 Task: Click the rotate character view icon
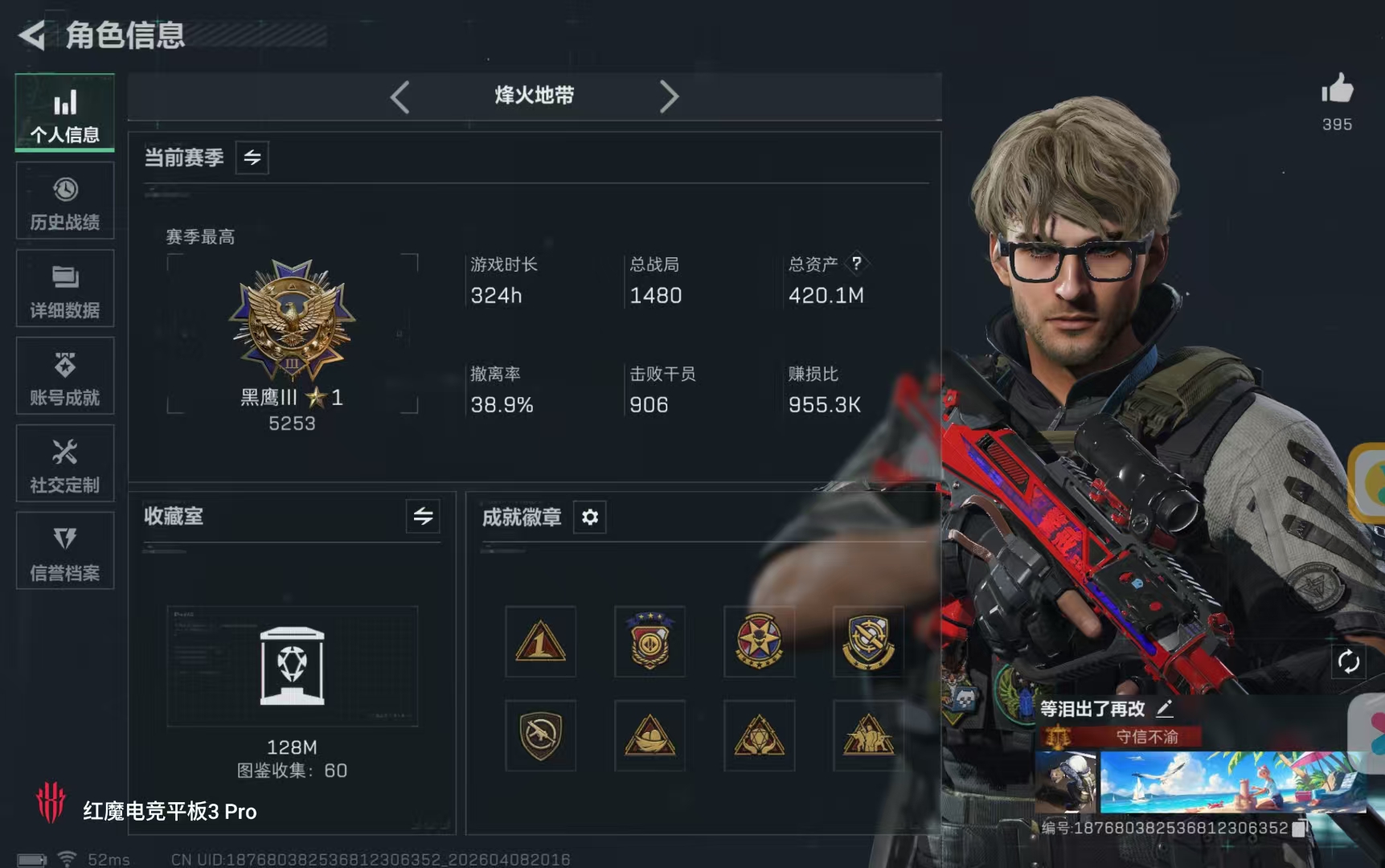pyautogui.click(x=1349, y=662)
